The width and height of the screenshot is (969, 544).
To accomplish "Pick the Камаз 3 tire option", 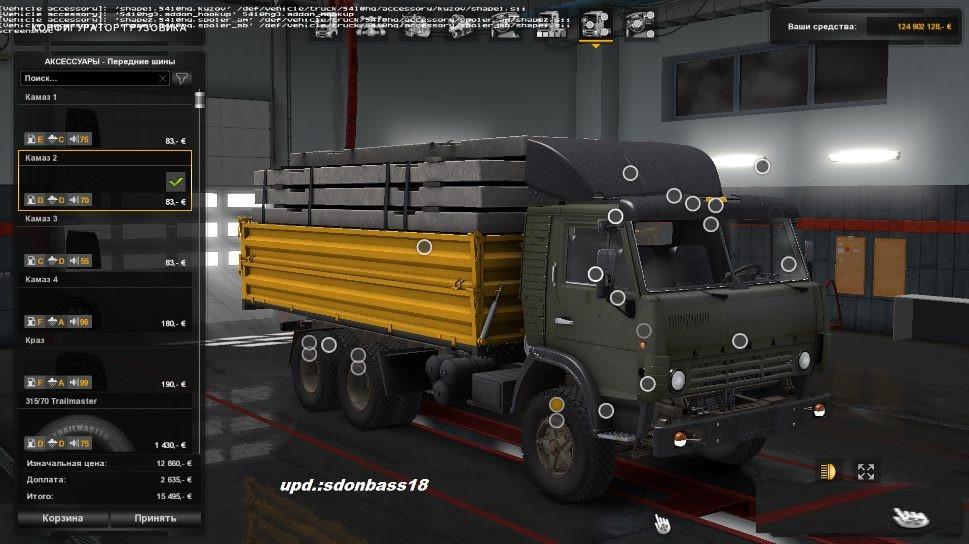I will [x=105, y=242].
